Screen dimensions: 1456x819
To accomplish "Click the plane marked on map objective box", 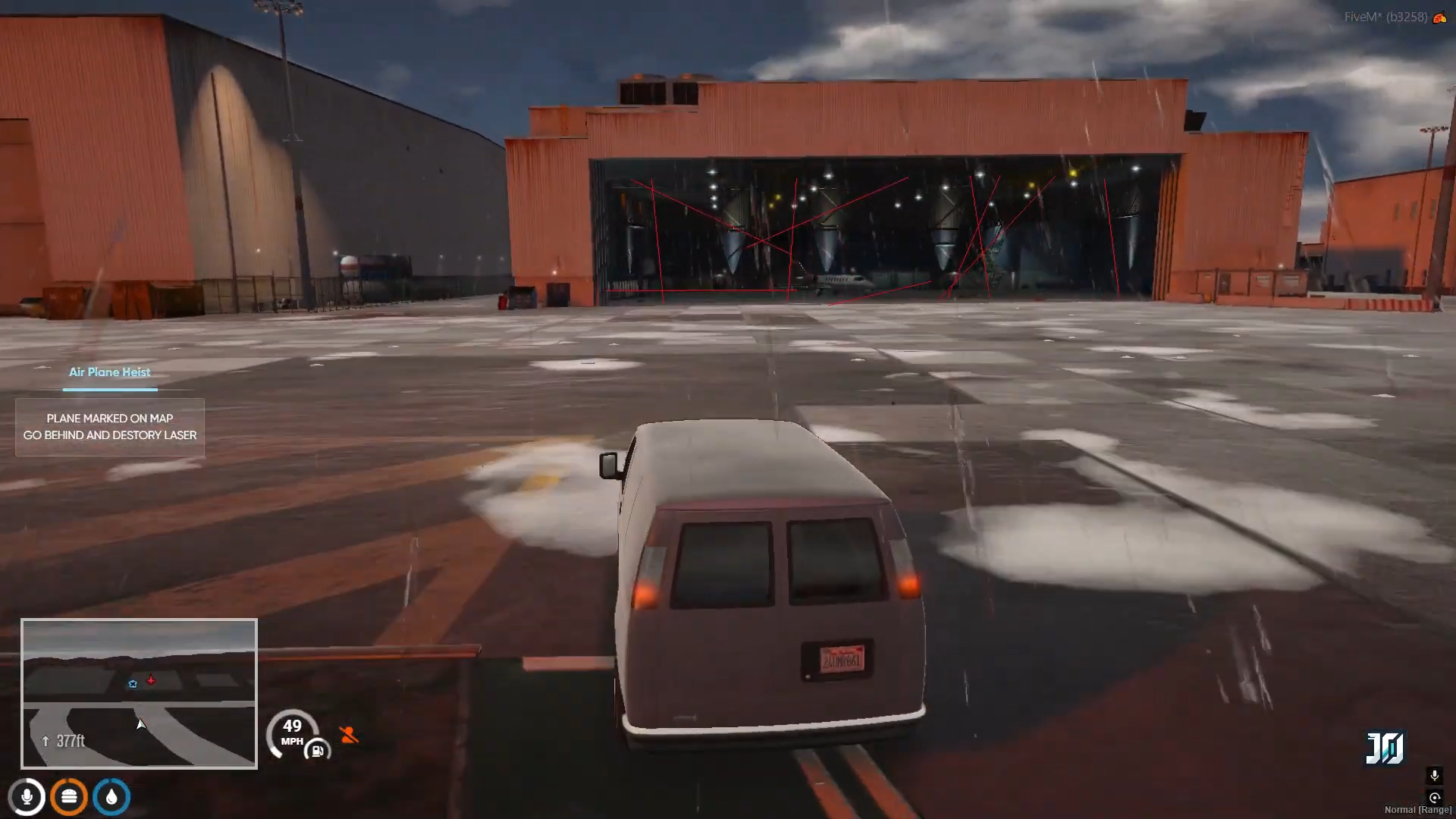I will 110,427.
